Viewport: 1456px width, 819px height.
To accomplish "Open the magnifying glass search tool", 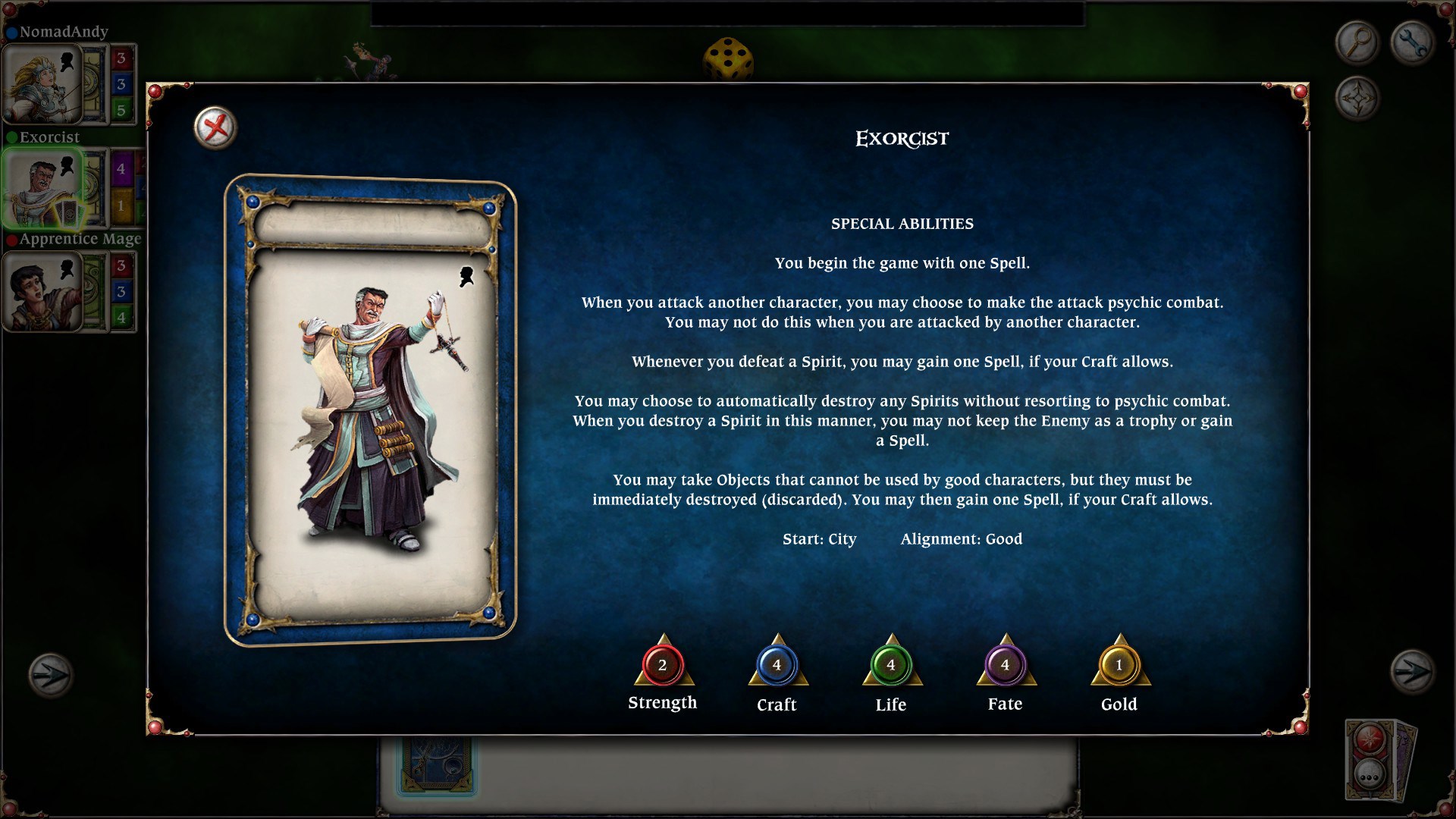I will 1357,42.
